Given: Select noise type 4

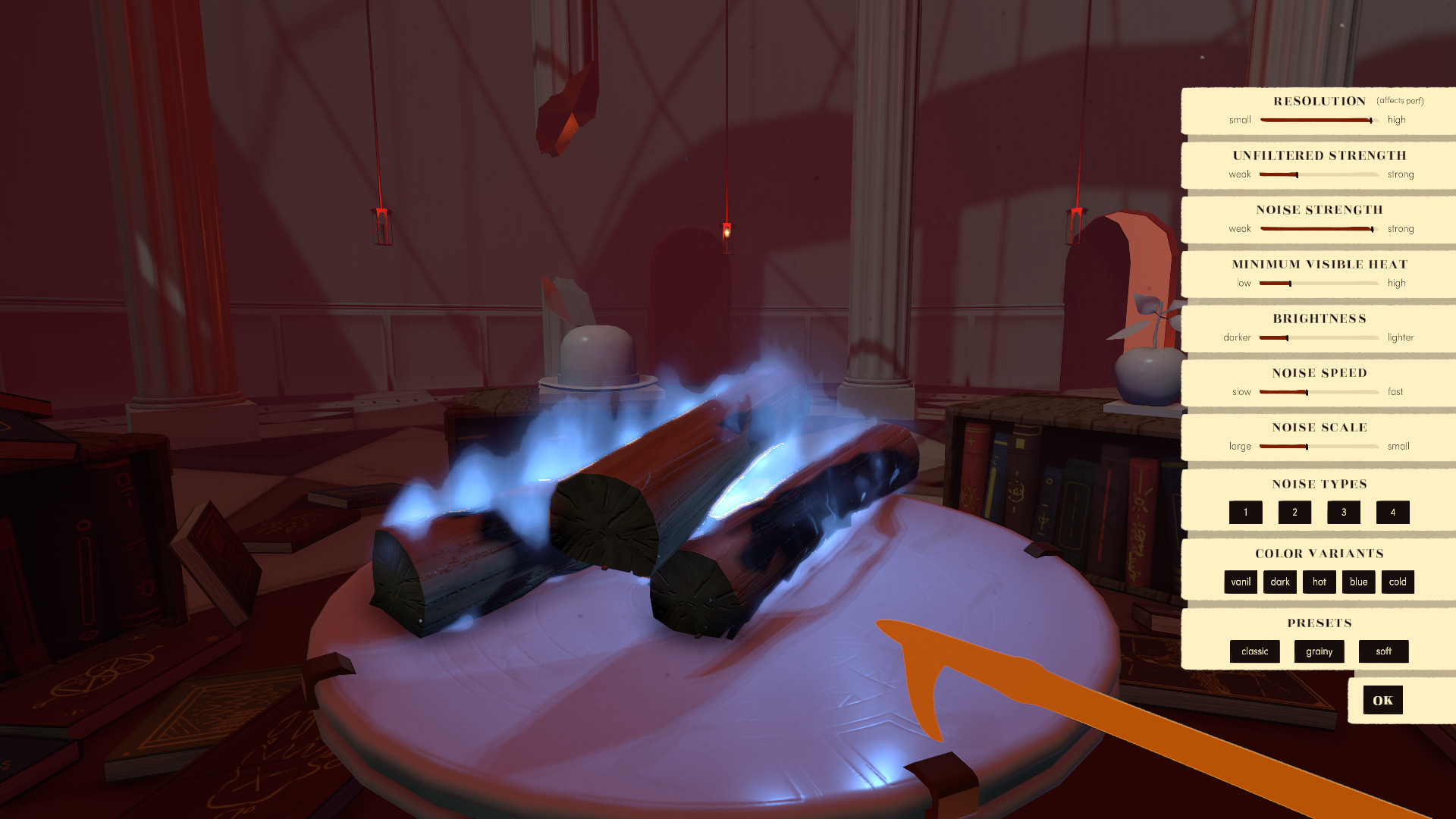Looking at the screenshot, I should pyautogui.click(x=1393, y=512).
